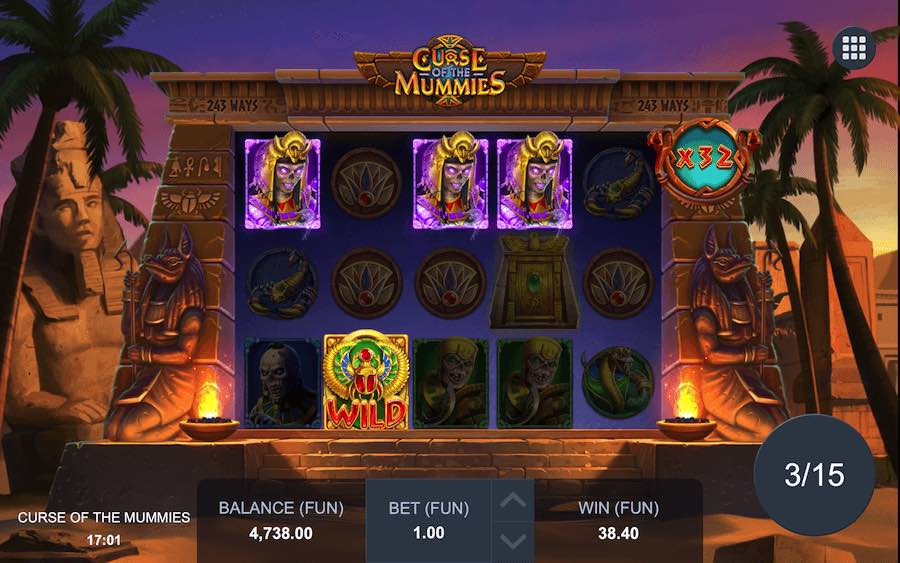Increase the bet with up arrow
The height and width of the screenshot is (563, 900).
[512, 501]
